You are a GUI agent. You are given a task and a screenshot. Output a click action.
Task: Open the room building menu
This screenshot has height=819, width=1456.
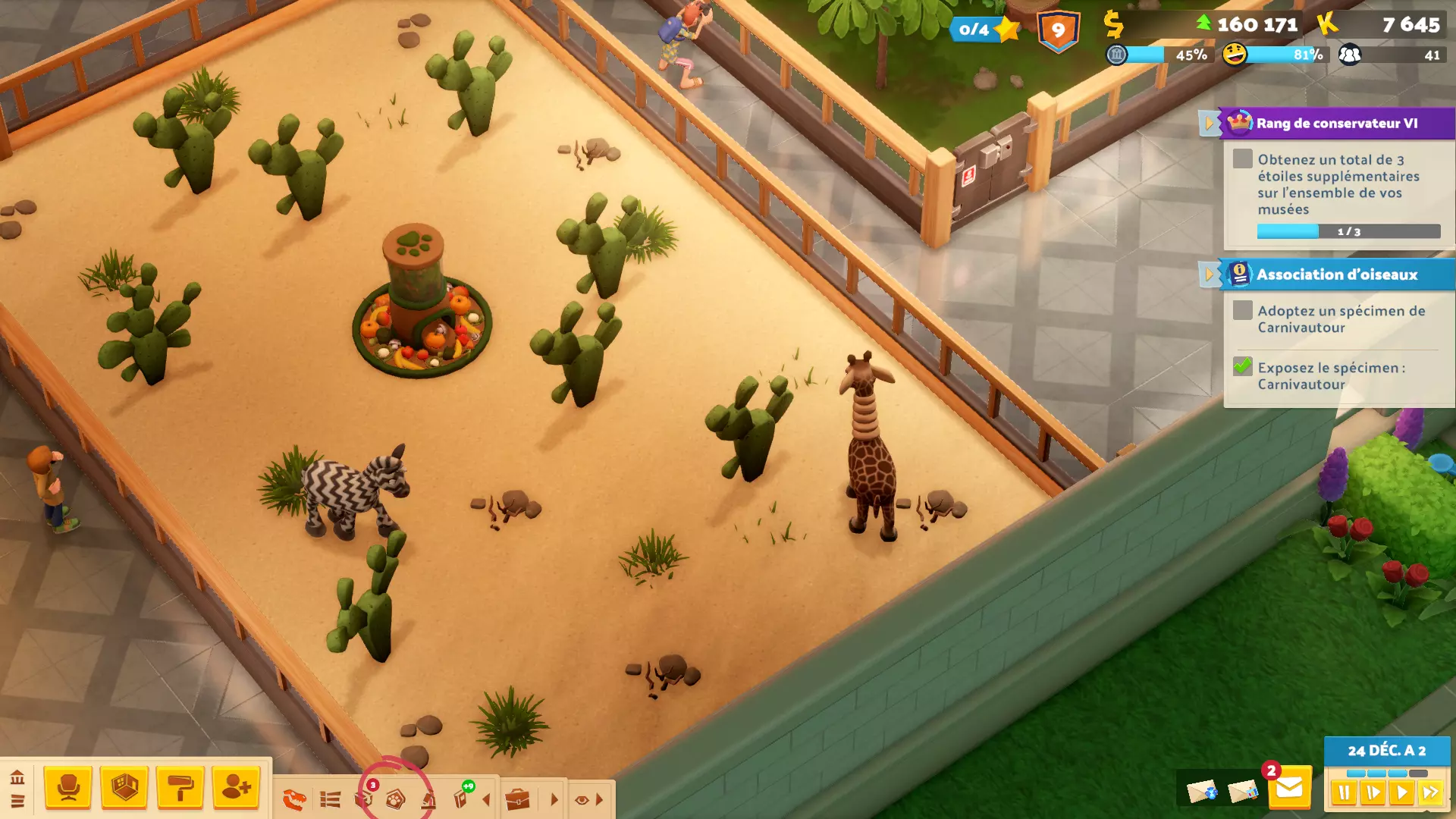(x=124, y=787)
